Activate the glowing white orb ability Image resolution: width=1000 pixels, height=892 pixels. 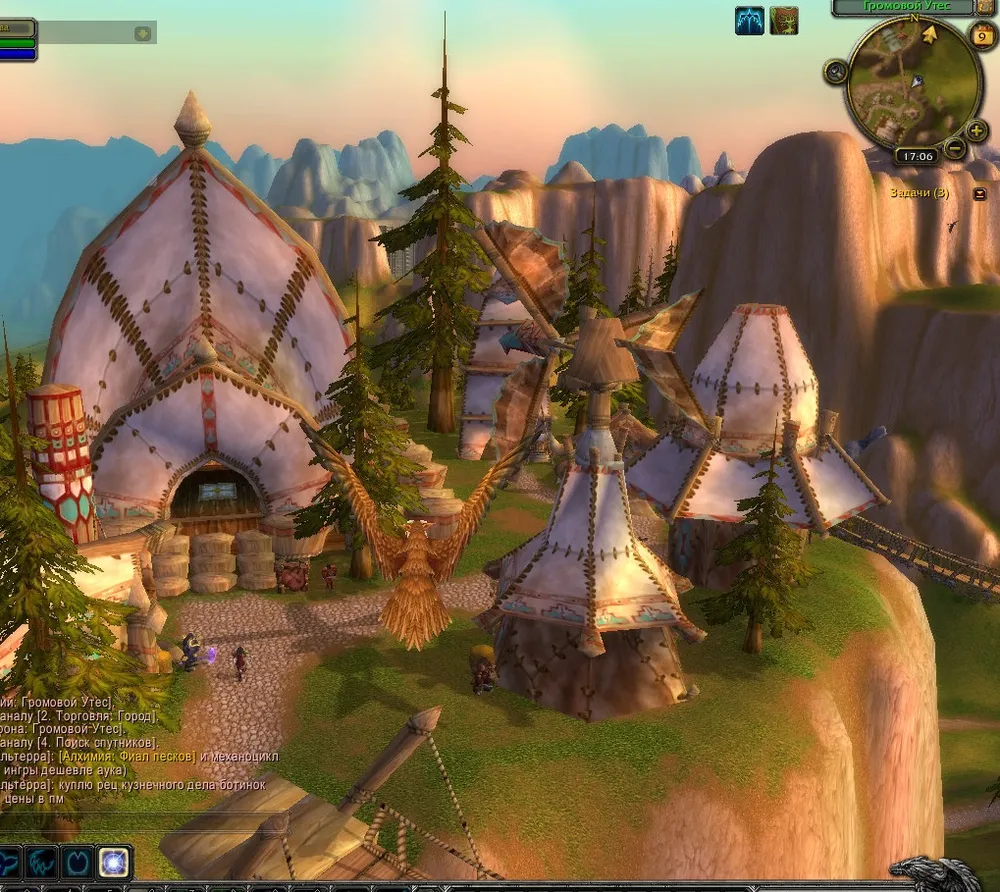tap(115, 862)
